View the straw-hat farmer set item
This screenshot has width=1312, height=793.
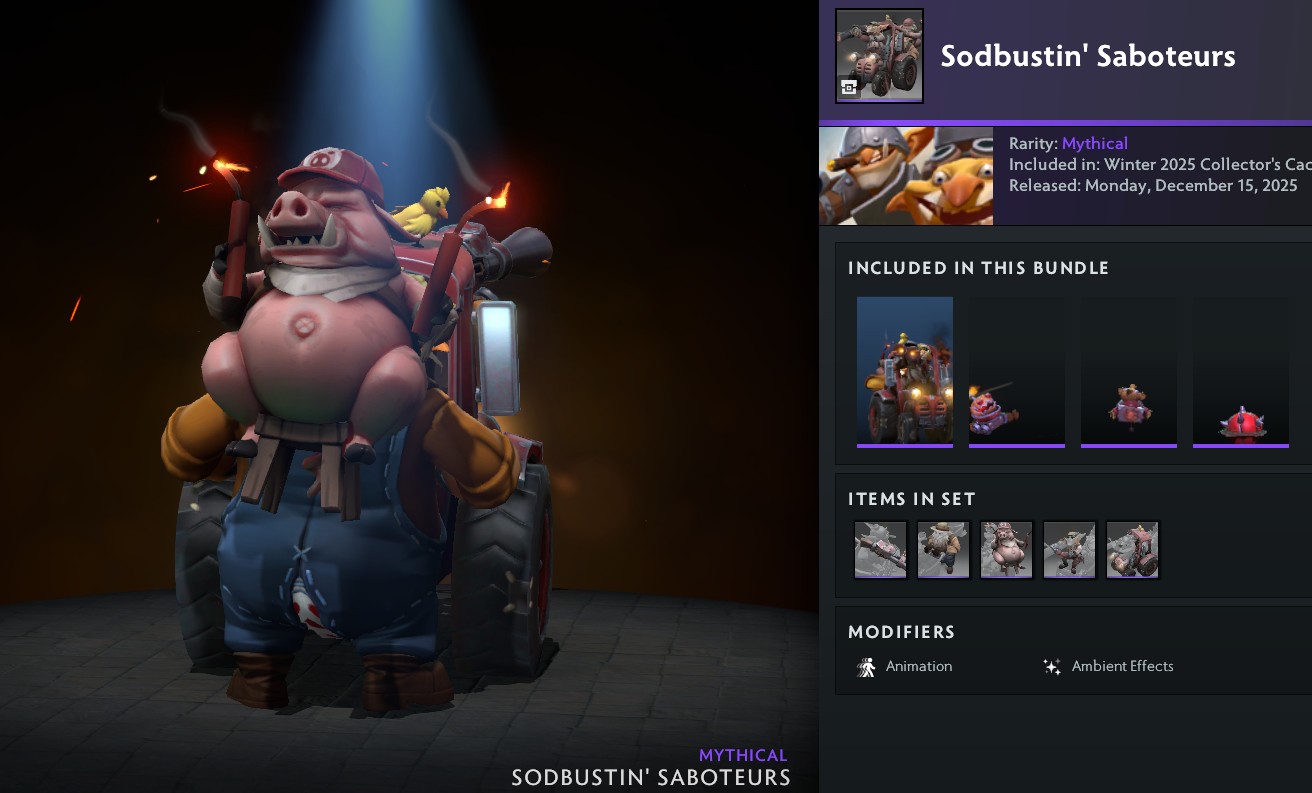(943, 550)
